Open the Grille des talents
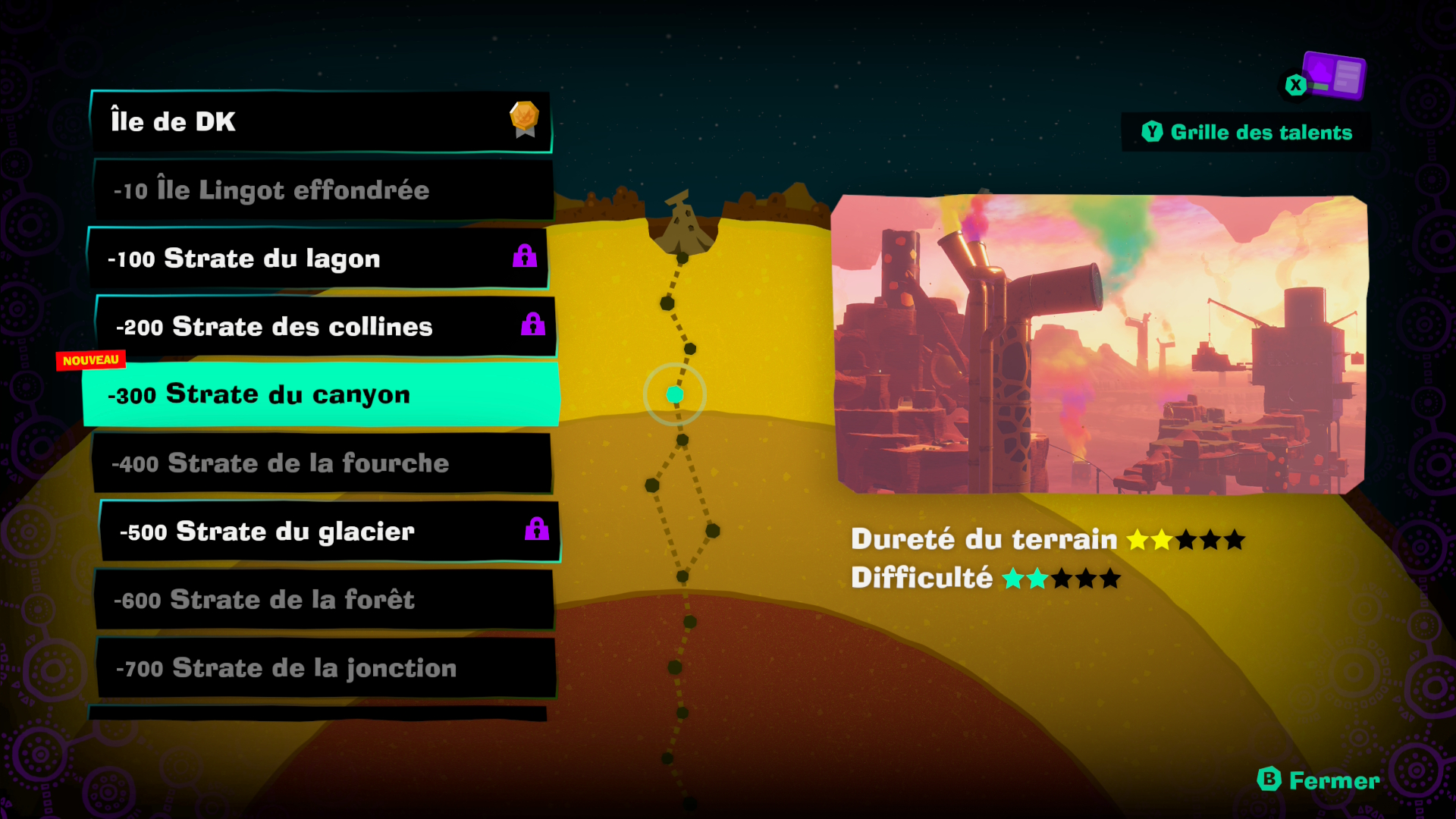Viewport: 1456px width, 819px height. tap(1247, 133)
